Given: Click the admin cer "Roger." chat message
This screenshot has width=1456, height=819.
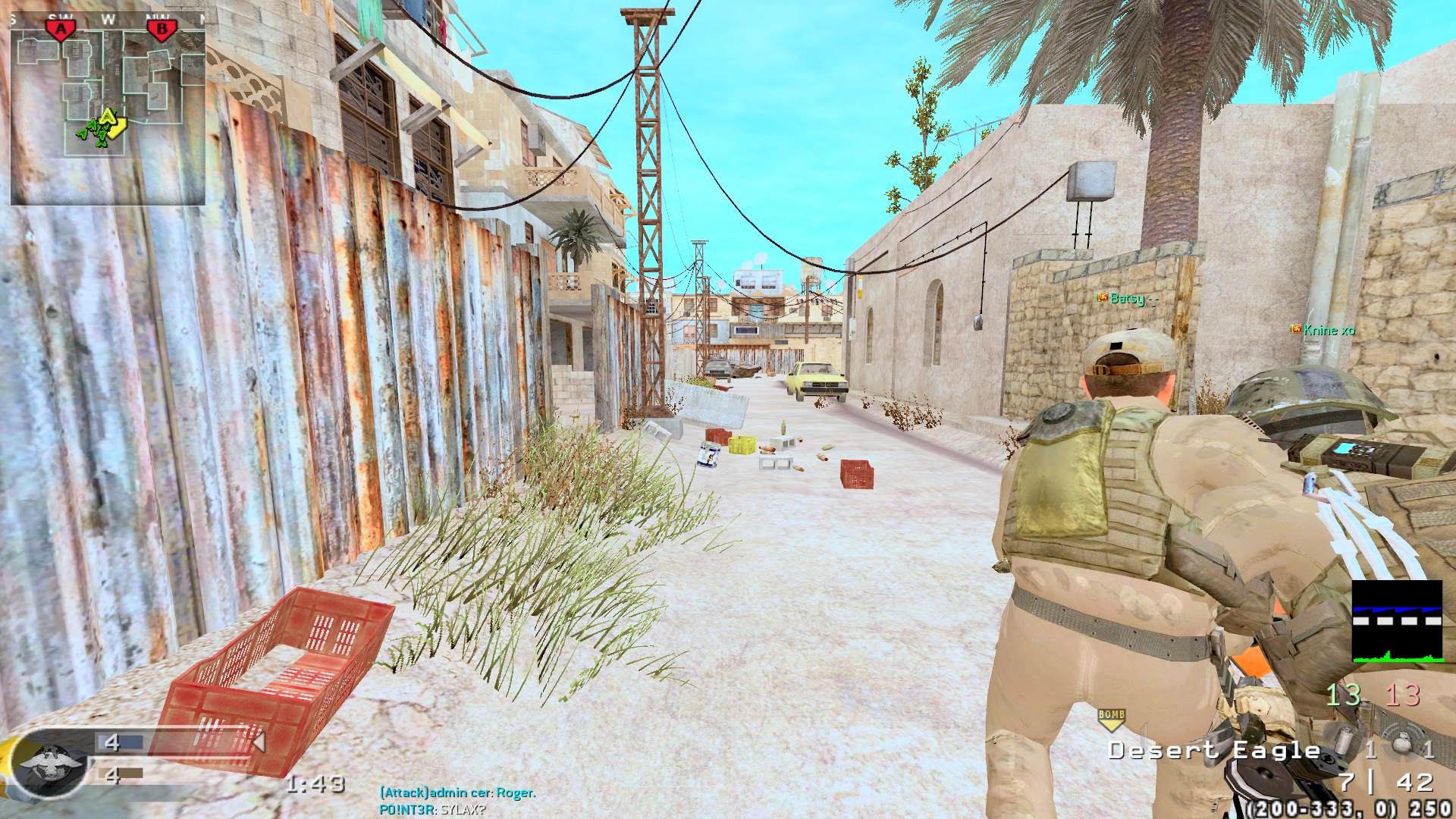Looking at the screenshot, I should pos(457,793).
